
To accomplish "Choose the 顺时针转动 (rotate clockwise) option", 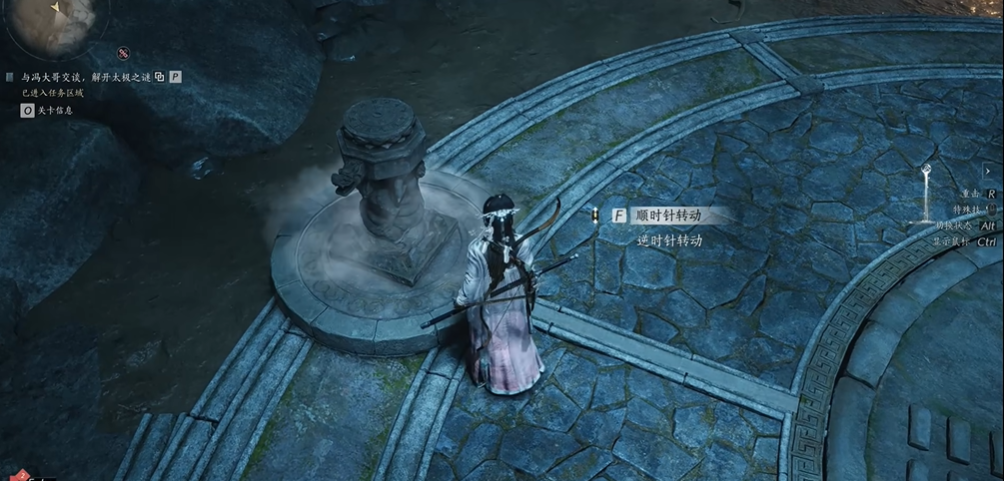I will (x=669, y=215).
